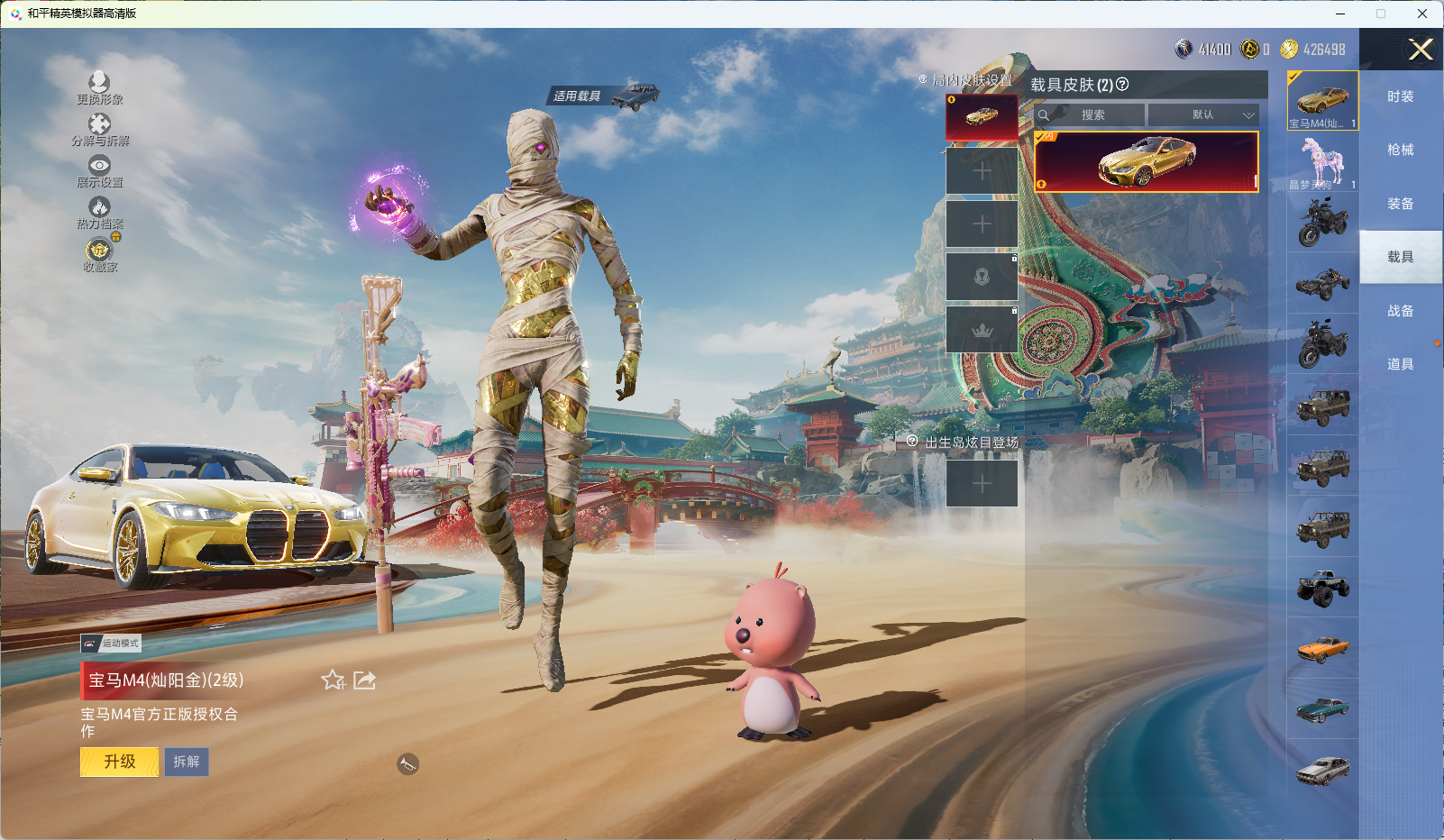Open the 枪械 firearms tab
Viewport: 1444px width, 840px height.
(x=1400, y=150)
